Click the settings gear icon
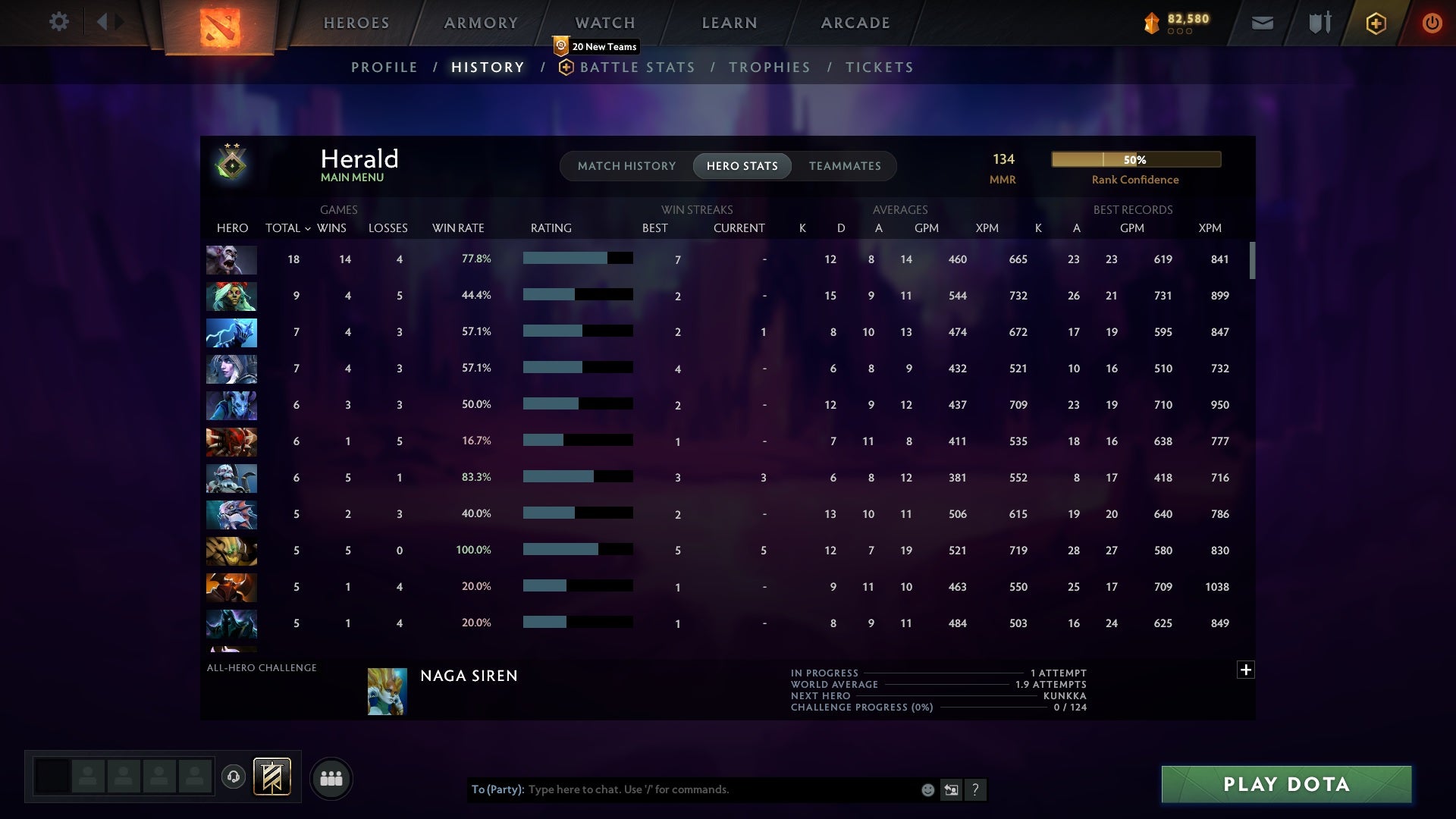1456x819 pixels. pos(59,22)
